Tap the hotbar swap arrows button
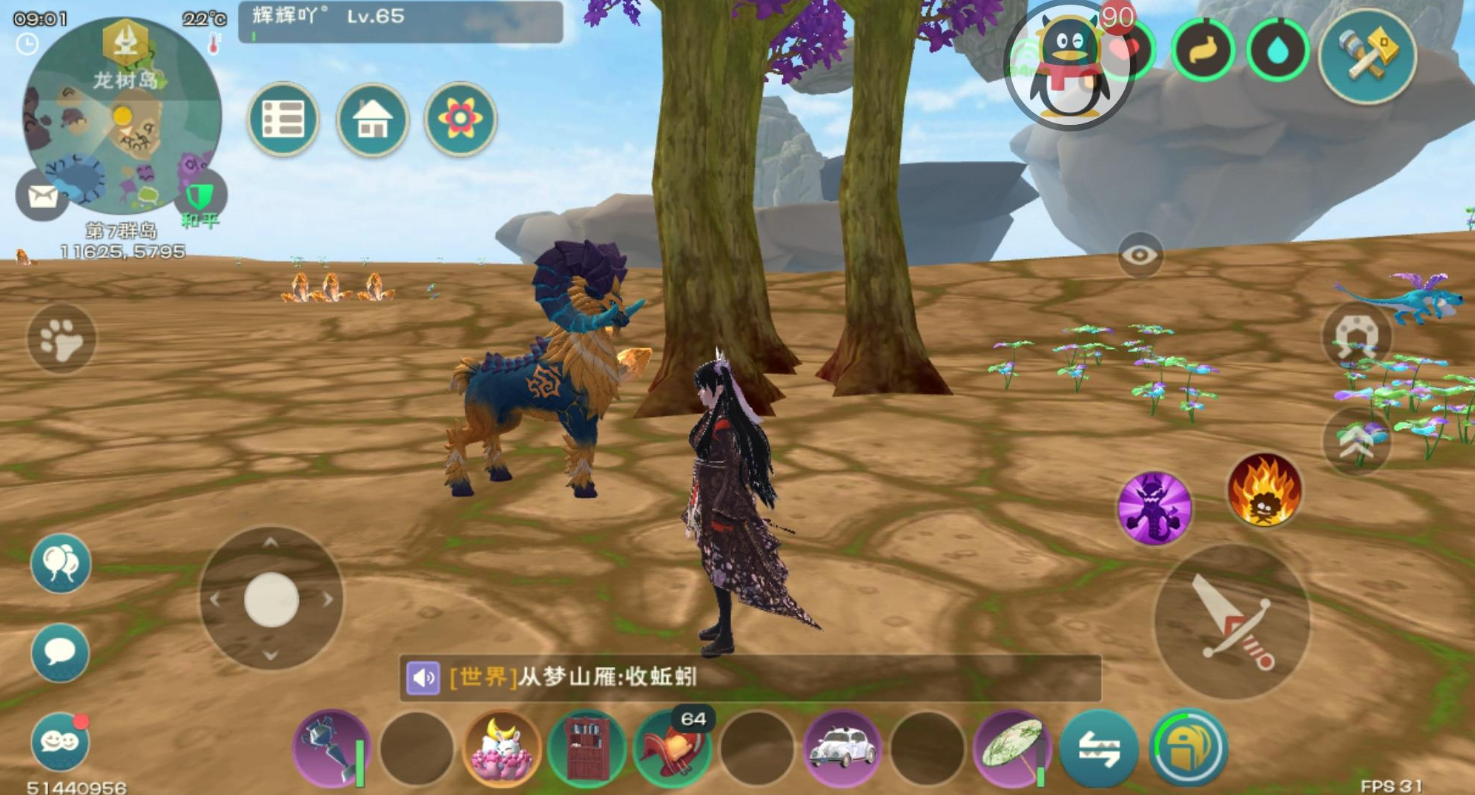This screenshot has height=795, width=1475. [x=1098, y=749]
